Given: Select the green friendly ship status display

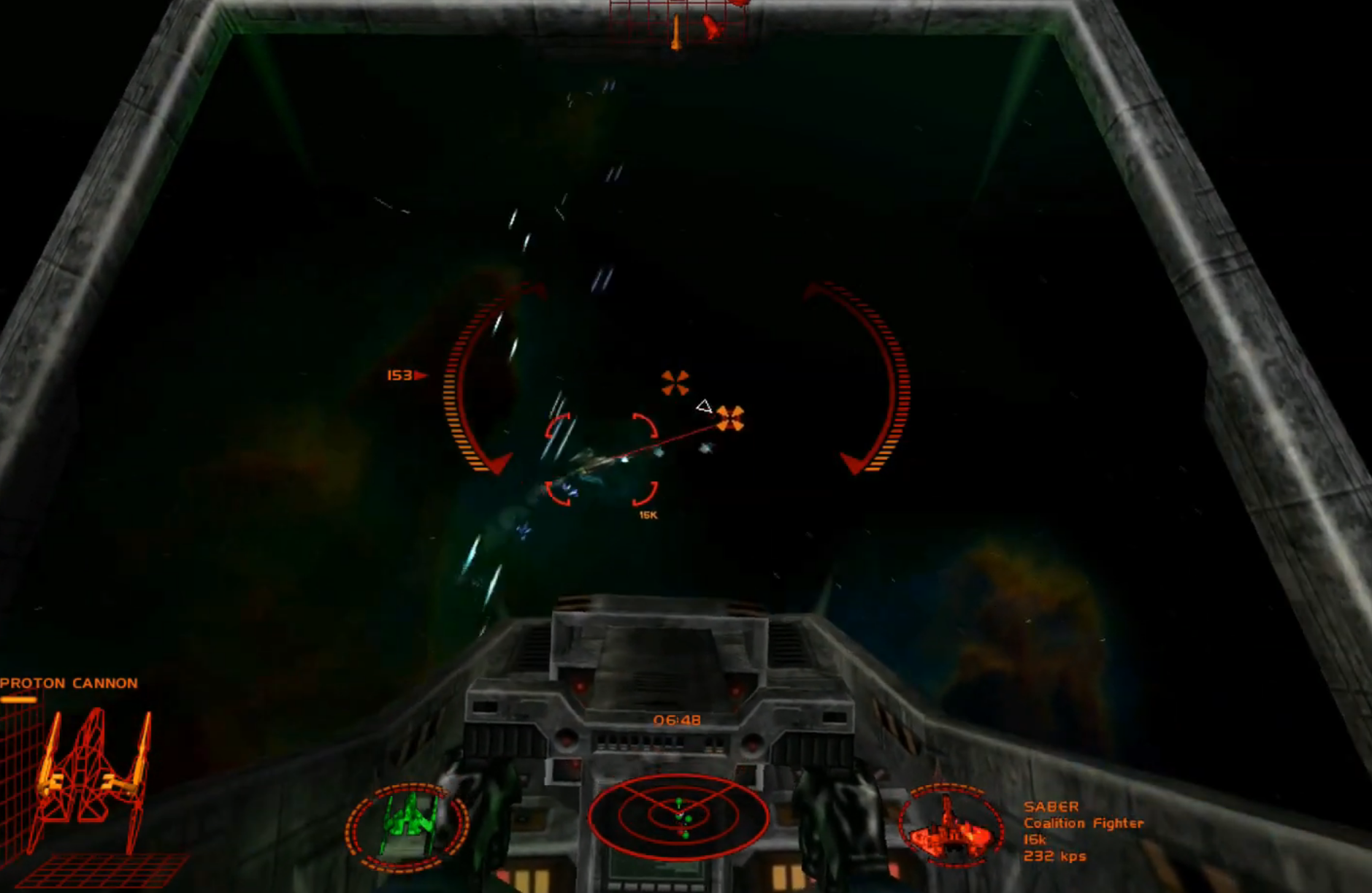Looking at the screenshot, I should click(x=409, y=821).
